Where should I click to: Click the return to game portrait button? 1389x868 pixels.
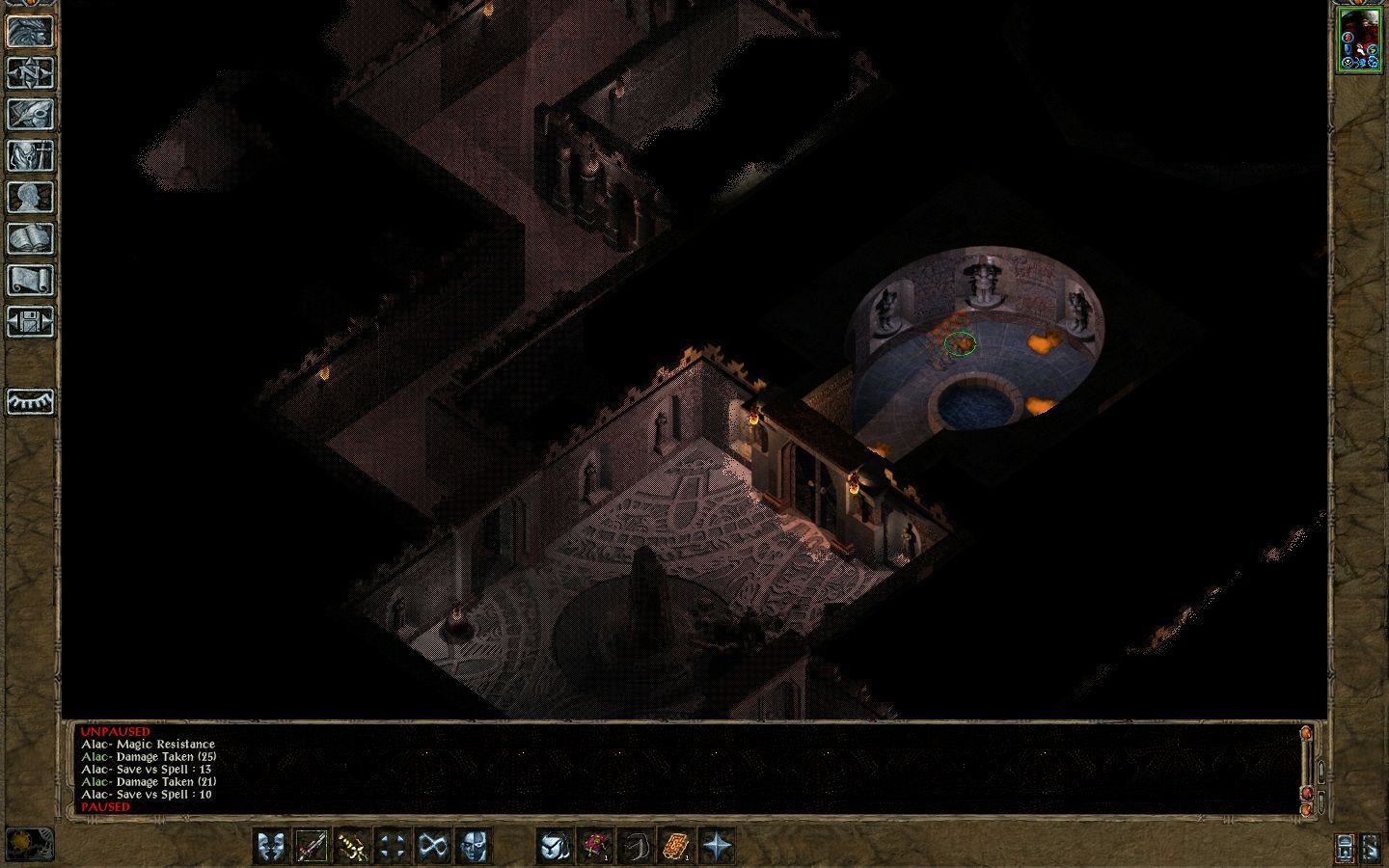coord(30,31)
